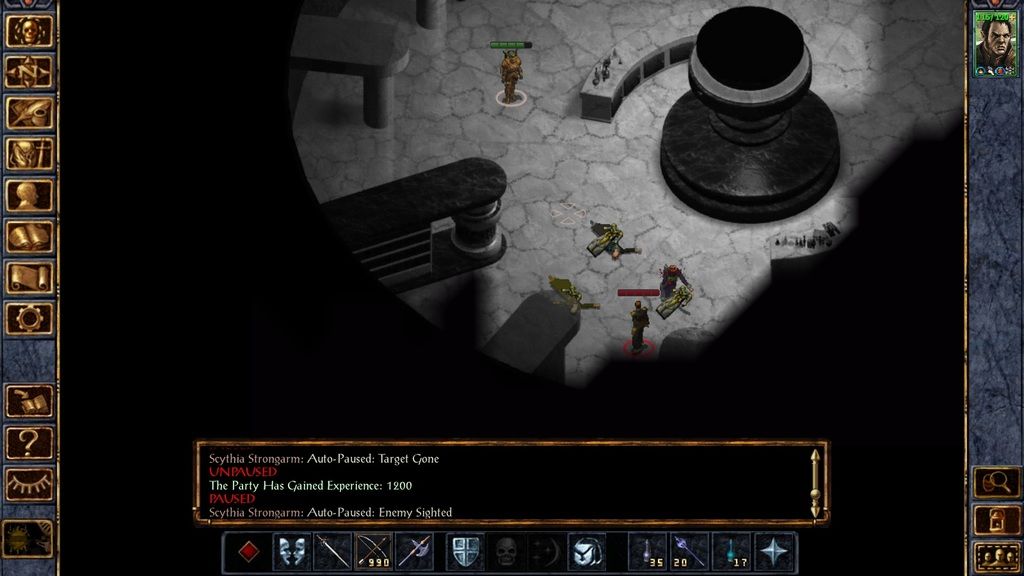
Task: Show the character record bust icon
Action: point(29,195)
